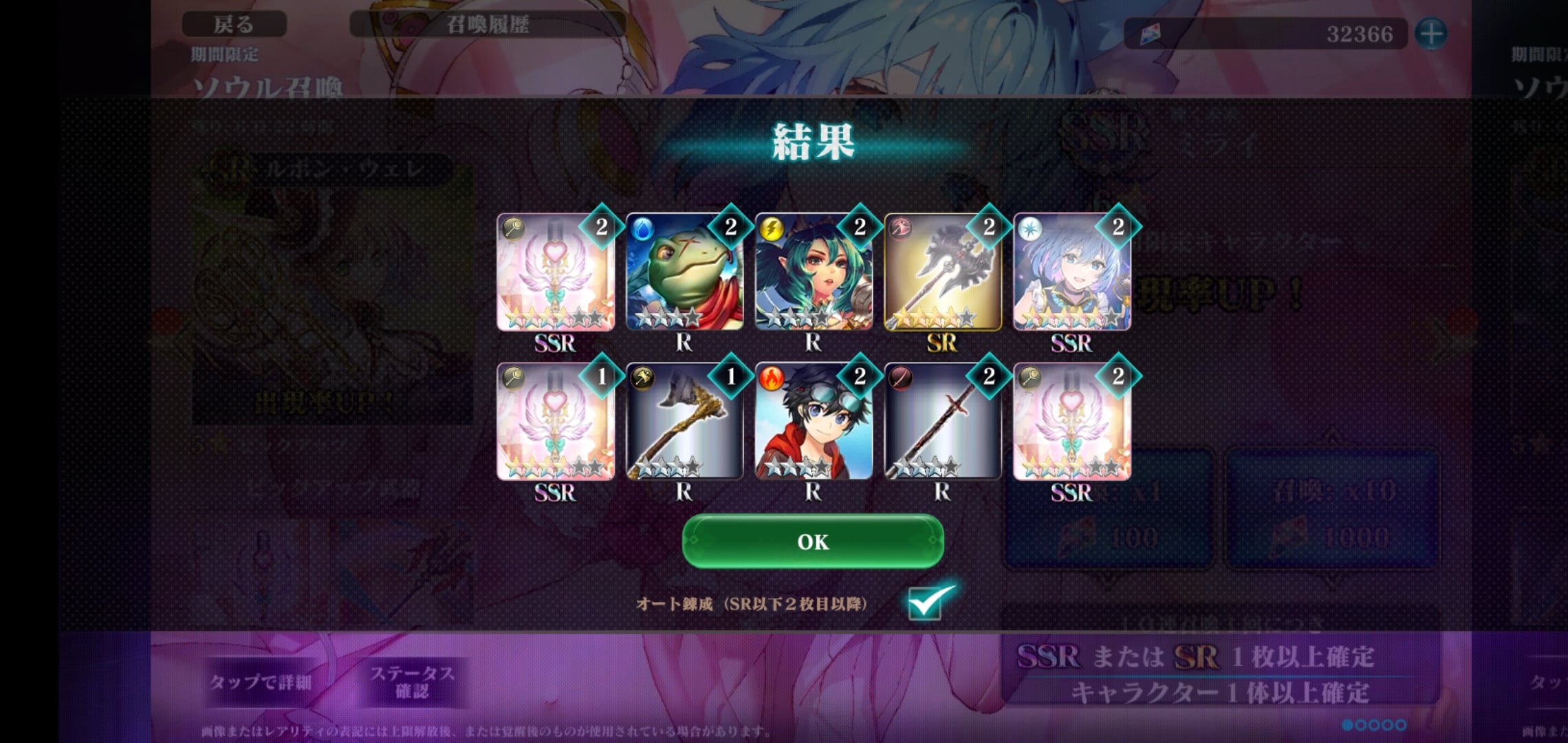Image resolution: width=1568 pixels, height=743 pixels.
Task: Pick the stone hammer R weapon card
Action: coord(684,422)
